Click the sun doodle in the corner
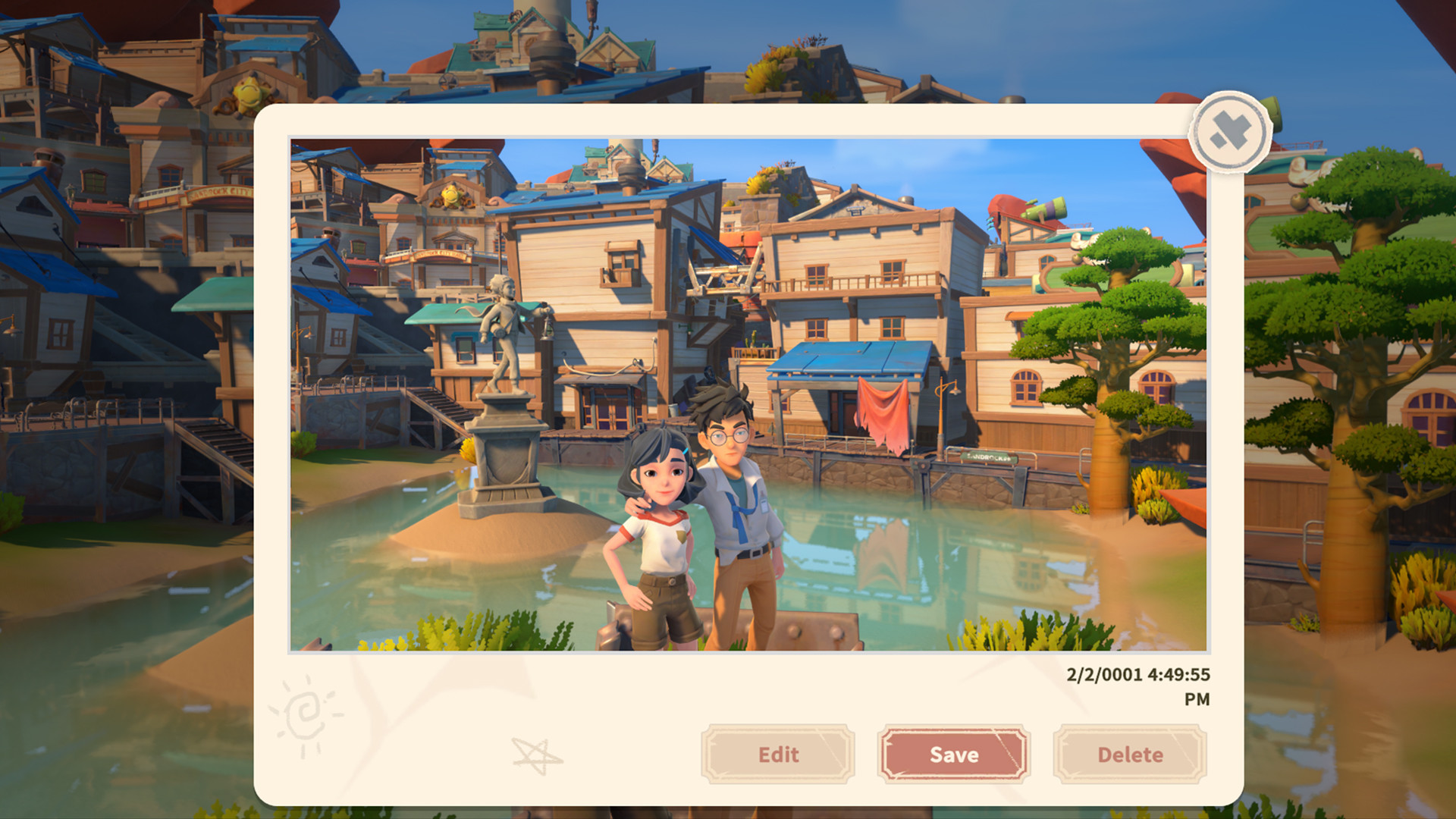This screenshot has width=1456, height=819. (306, 715)
